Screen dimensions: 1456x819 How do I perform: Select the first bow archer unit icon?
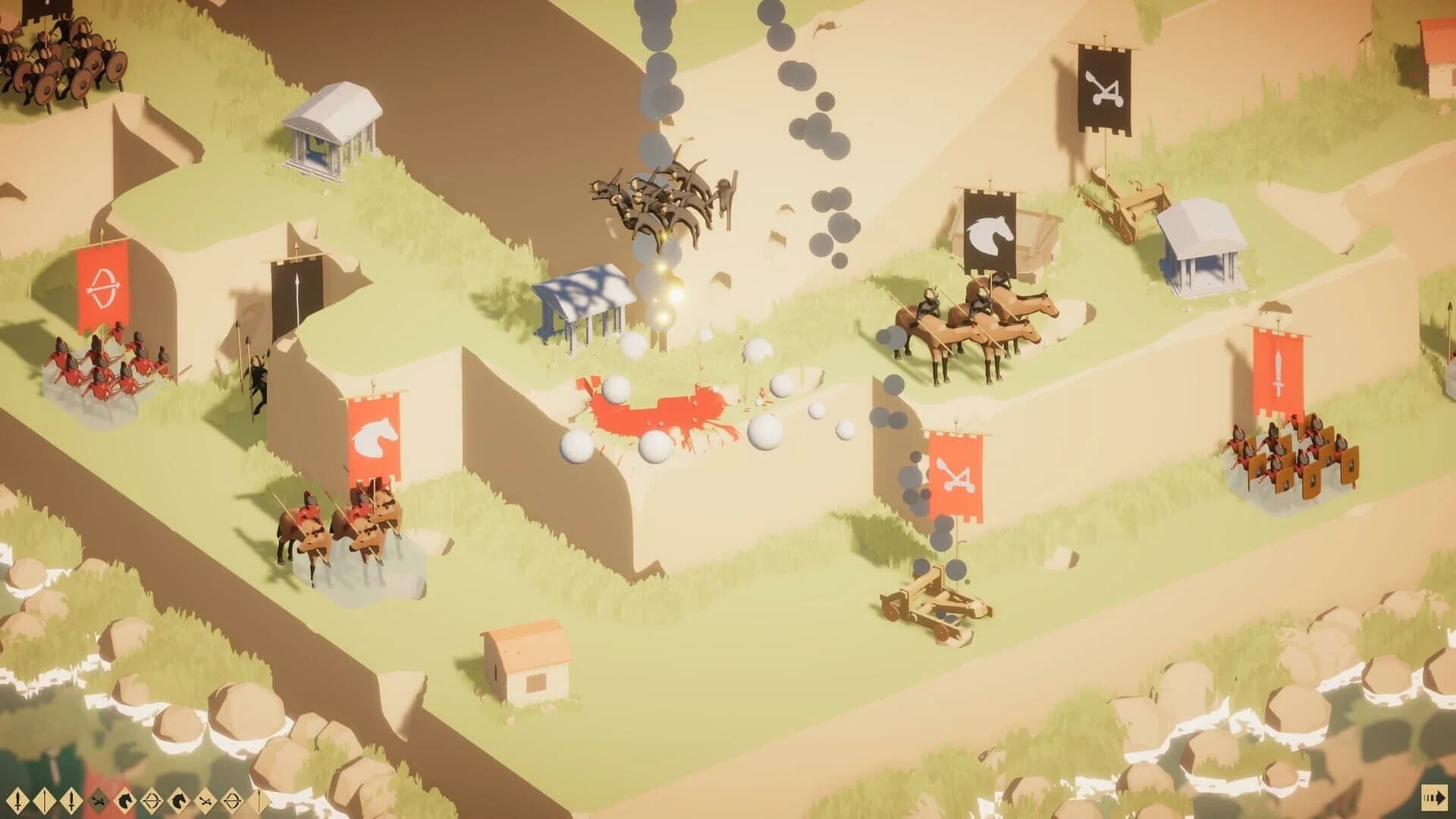click(152, 800)
